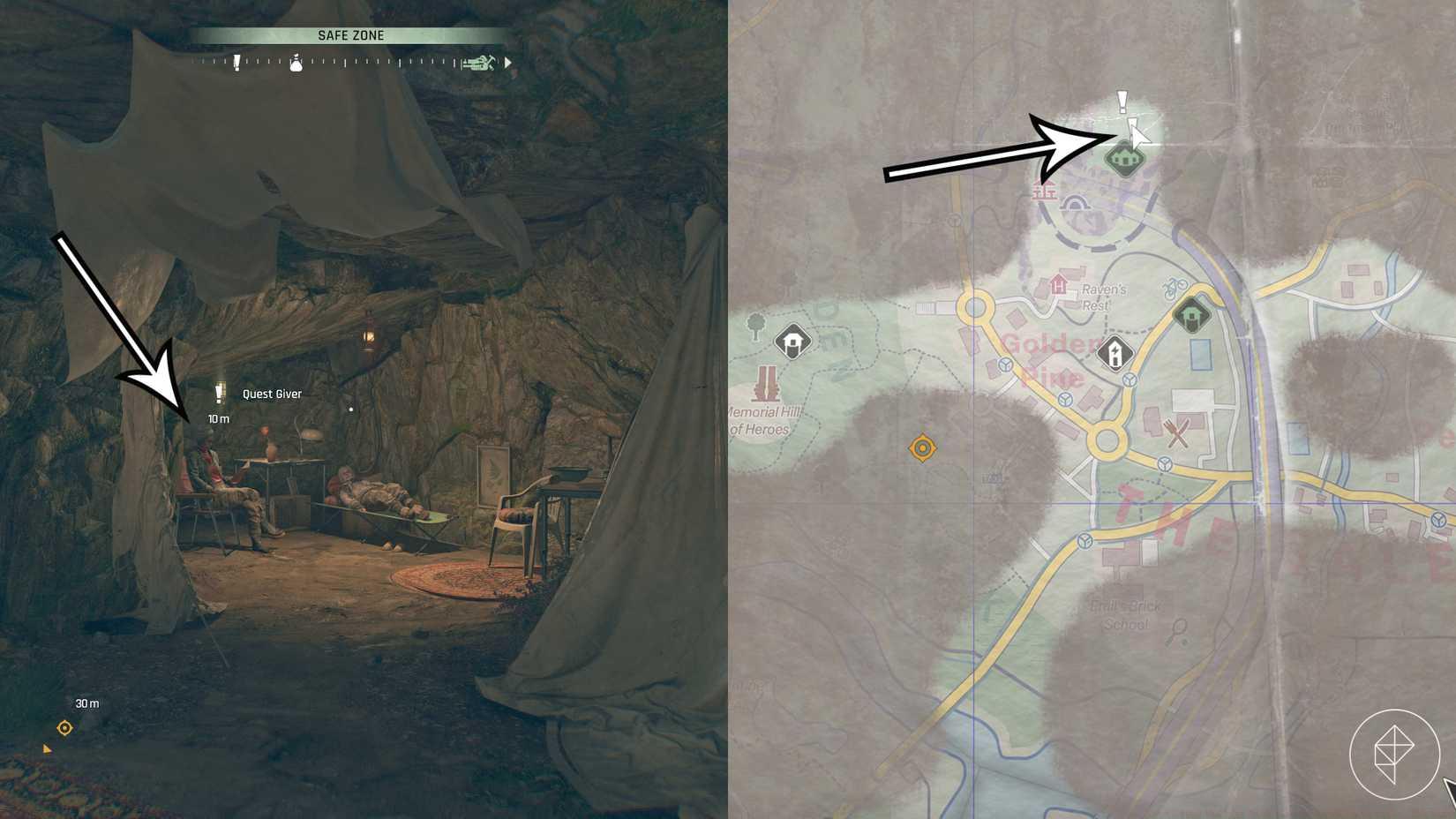Toggle the exclamation mark quest marker above the safe zone
1456x819 pixels.
click(x=1122, y=99)
